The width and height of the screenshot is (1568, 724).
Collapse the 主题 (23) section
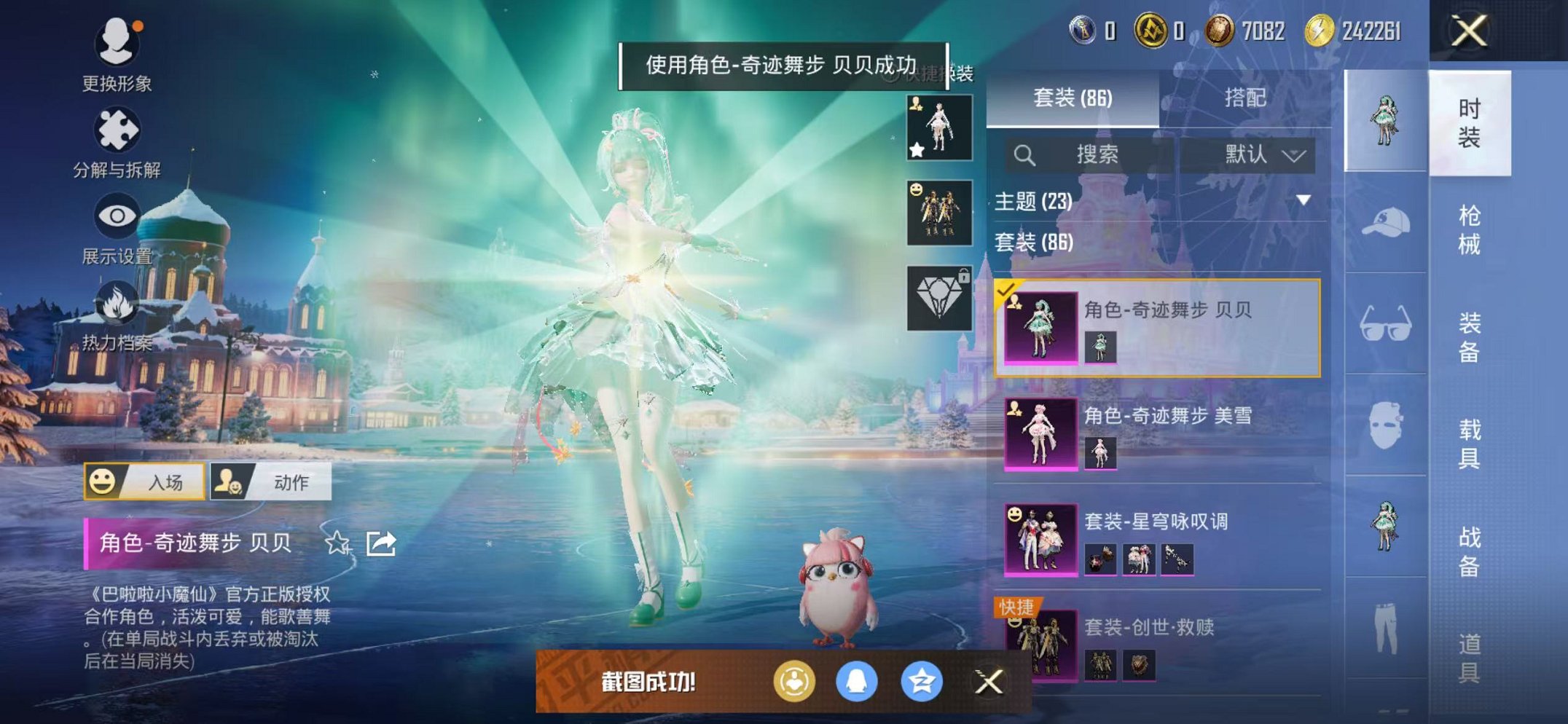(x=1301, y=202)
